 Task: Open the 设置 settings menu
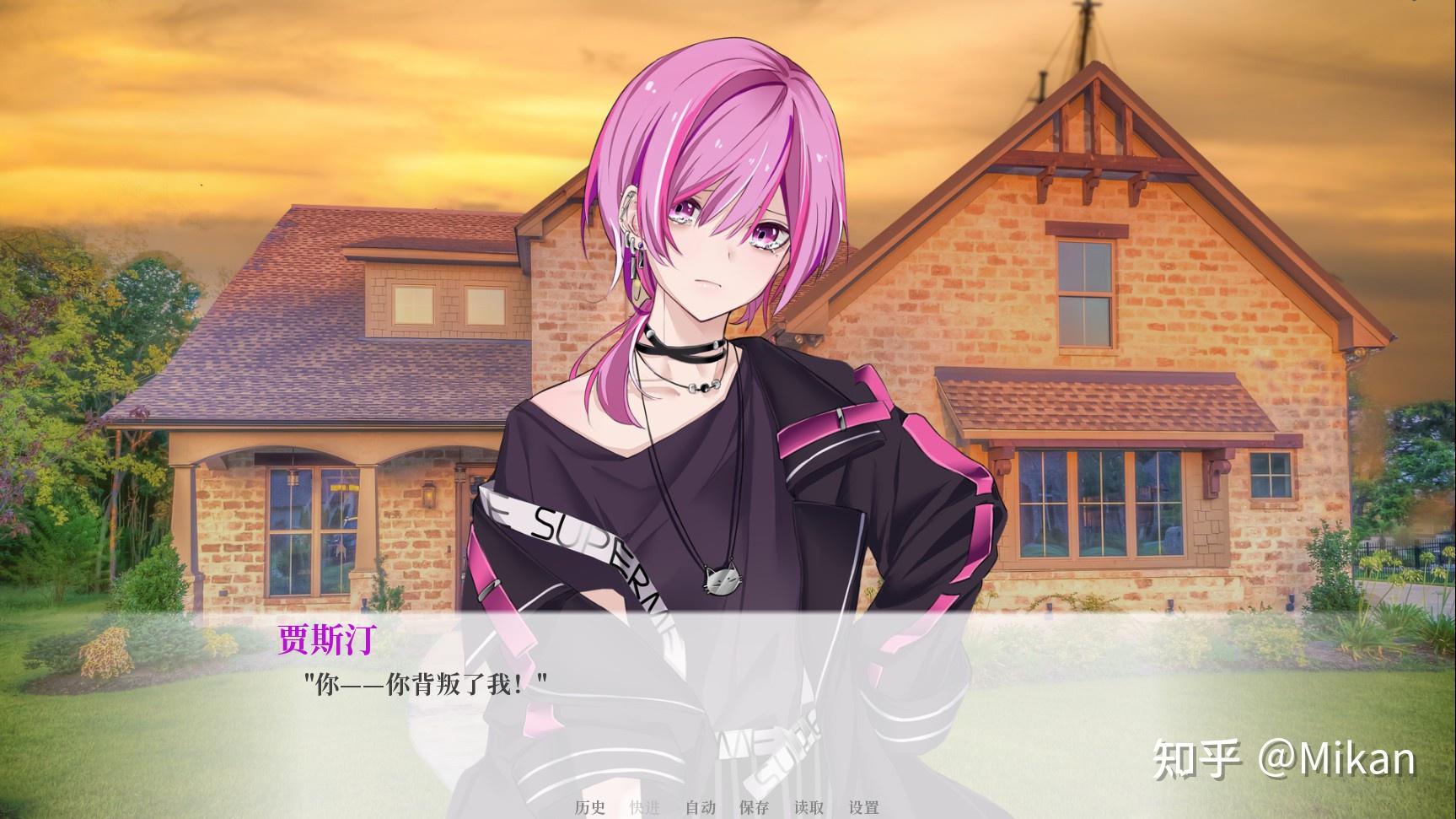[x=864, y=807]
